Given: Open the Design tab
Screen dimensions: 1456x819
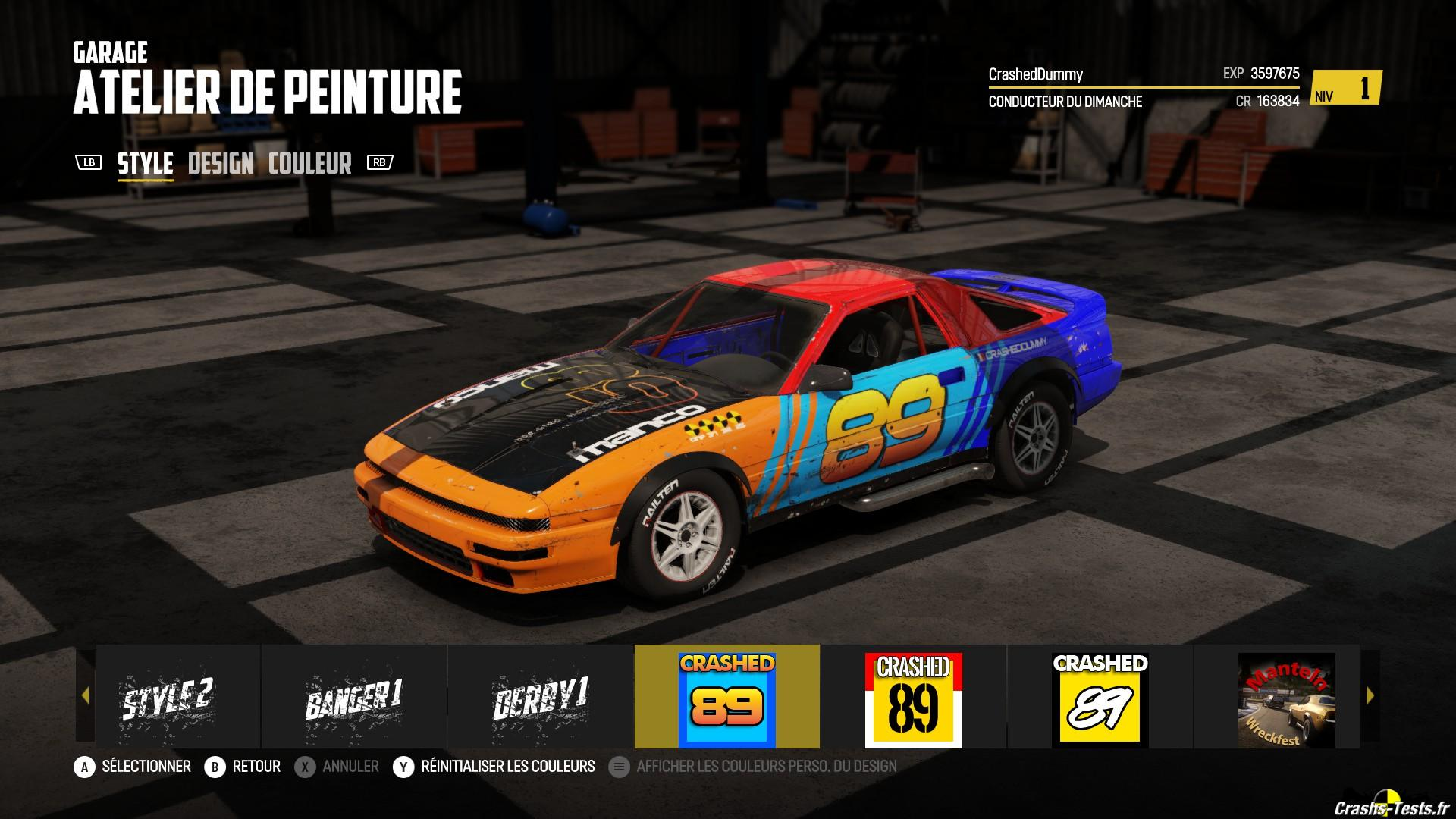Looking at the screenshot, I should [221, 163].
